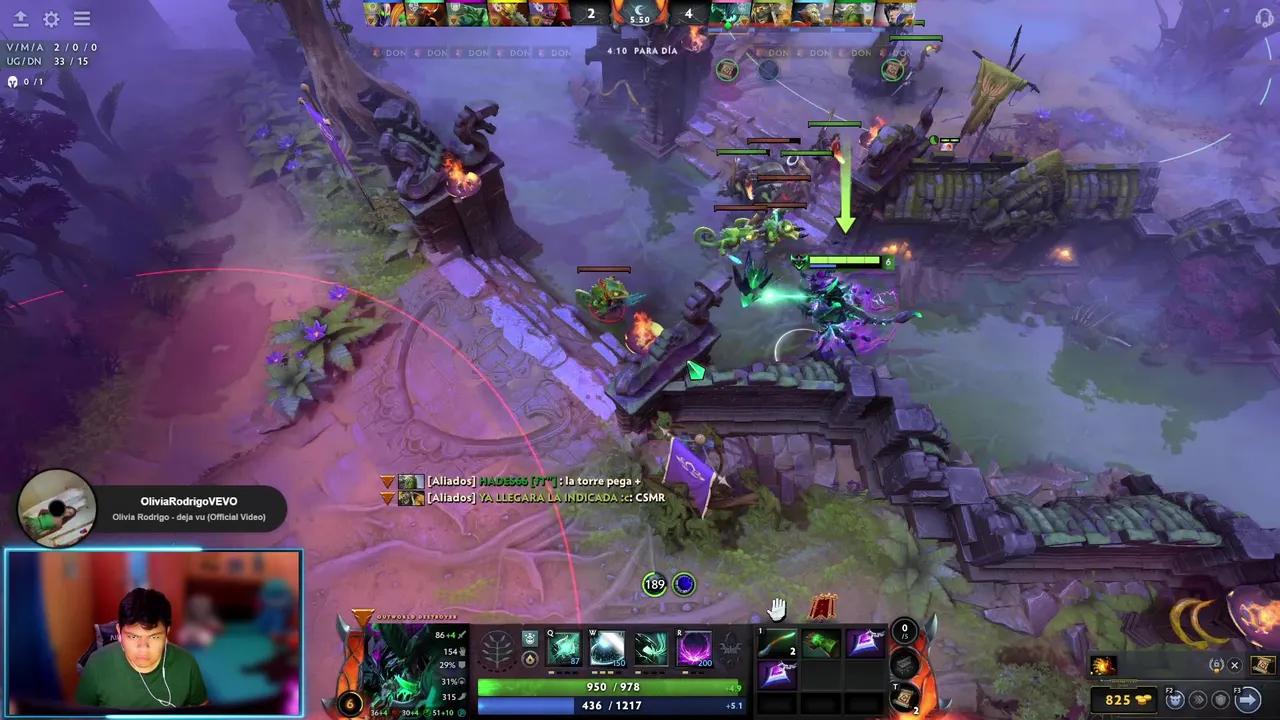Screen dimensions: 1280x720
Task: Open the settings gear in the top-left corner
Action: pyautogui.click(x=50, y=19)
